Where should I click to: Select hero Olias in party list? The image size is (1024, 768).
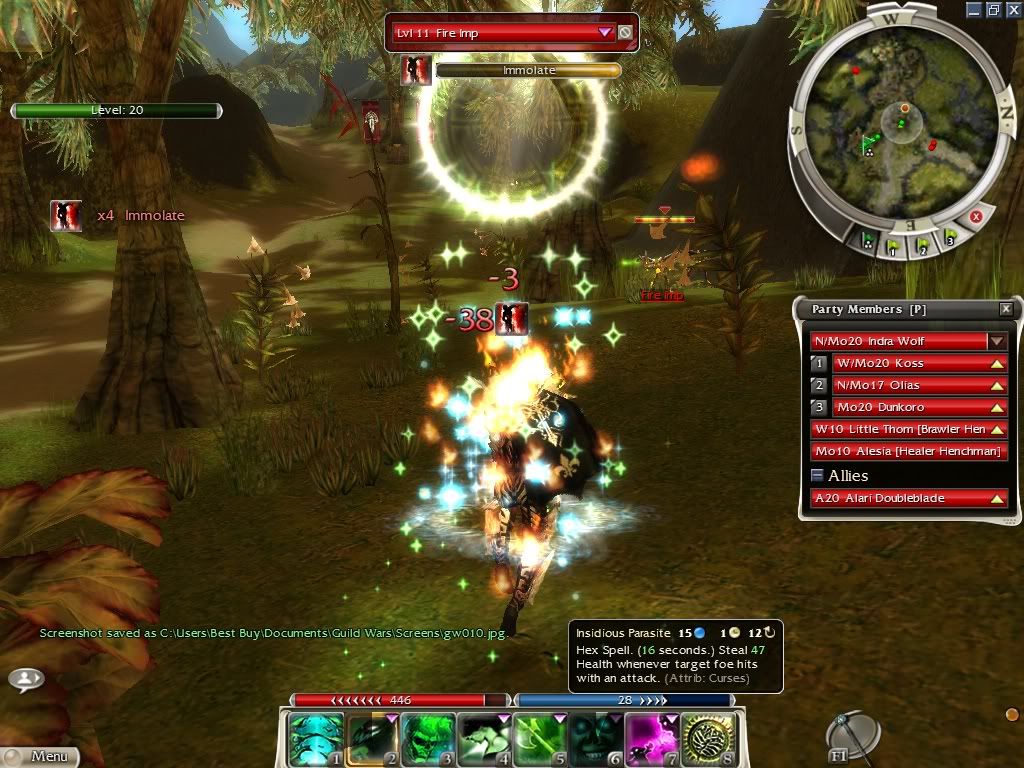[906, 385]
